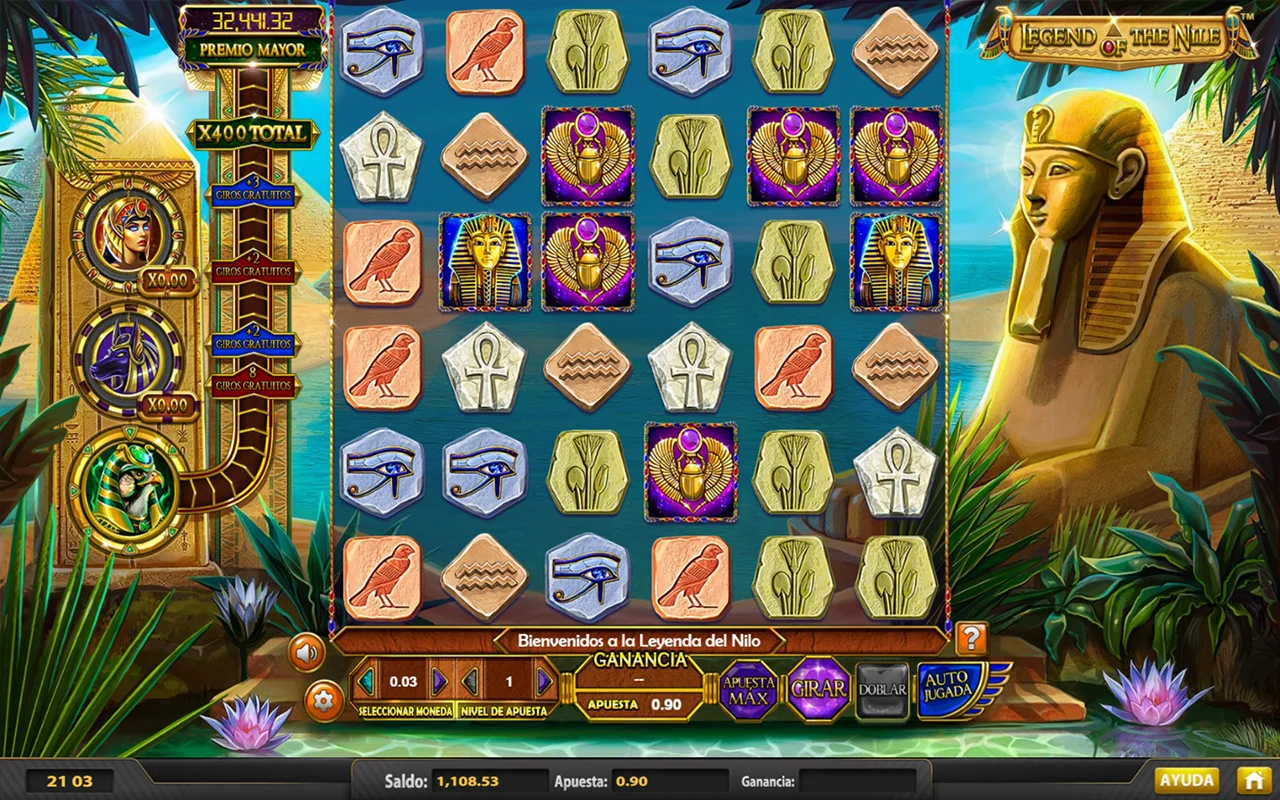Open the question mark paytable button
Viewport: 1280px width, 800px height.
click(970, 638)
